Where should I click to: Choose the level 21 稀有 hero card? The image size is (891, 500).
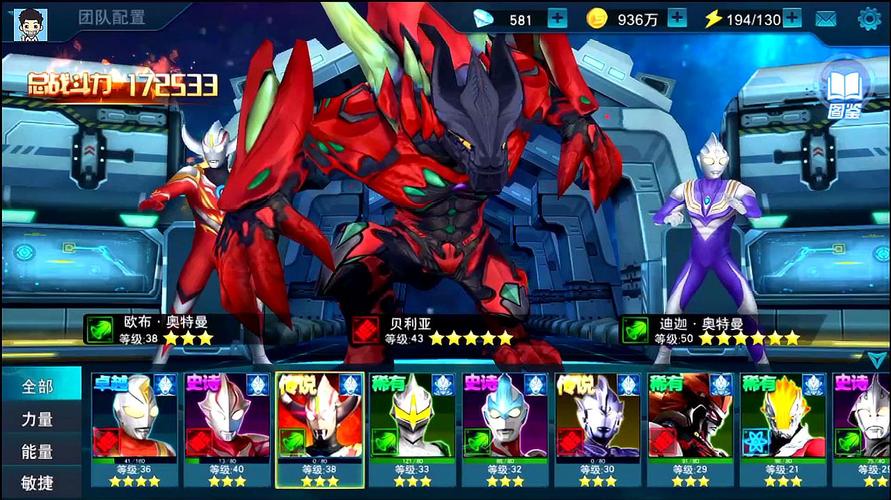pyautogui.click(x=783, y=430)
